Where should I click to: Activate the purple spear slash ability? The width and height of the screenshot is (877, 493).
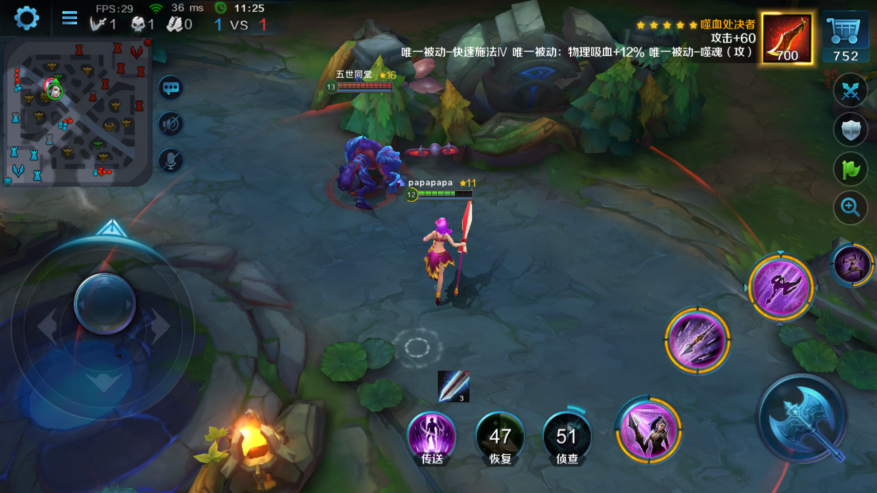697,339
